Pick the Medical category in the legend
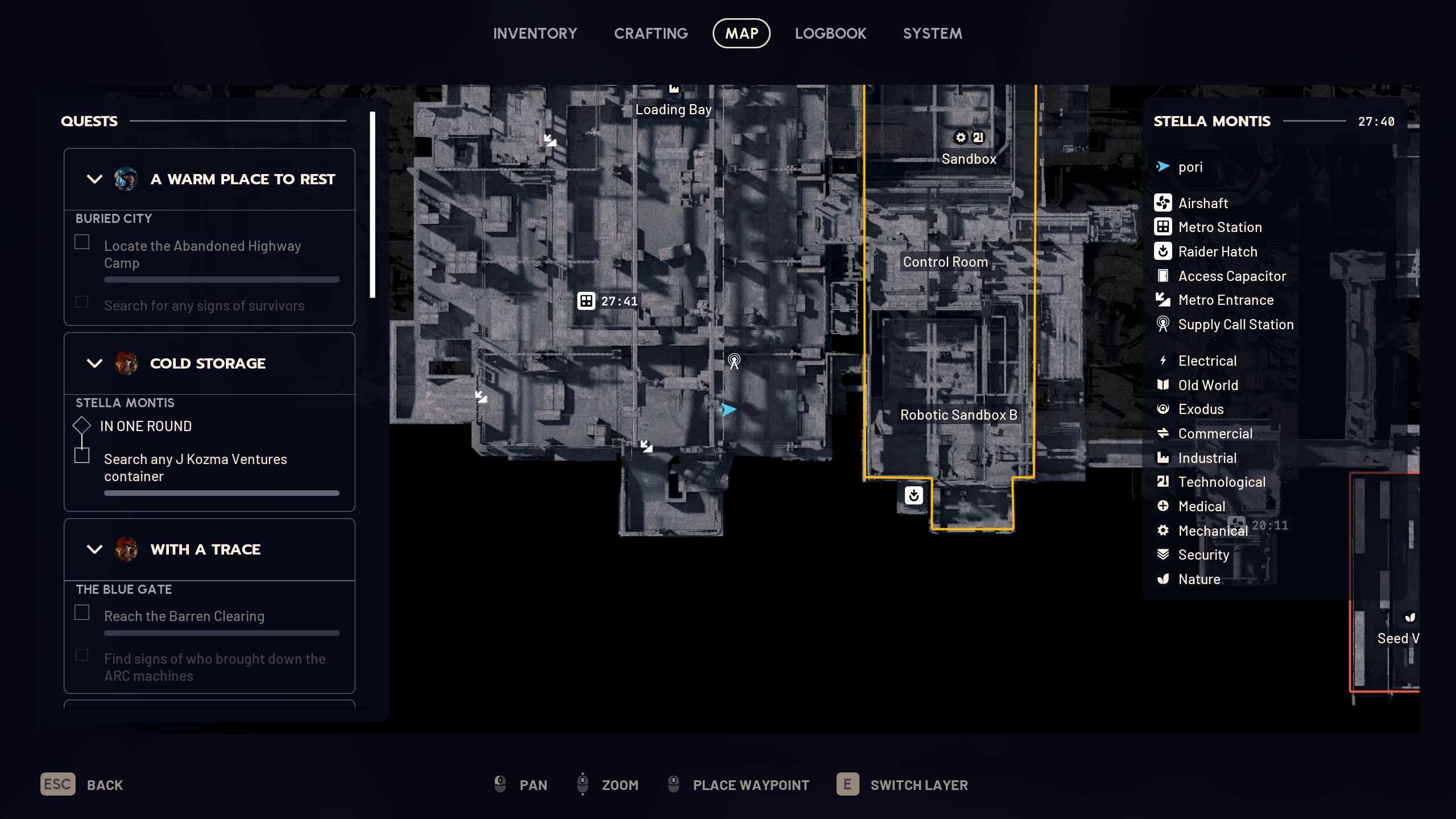 (x=1201, y=506)
